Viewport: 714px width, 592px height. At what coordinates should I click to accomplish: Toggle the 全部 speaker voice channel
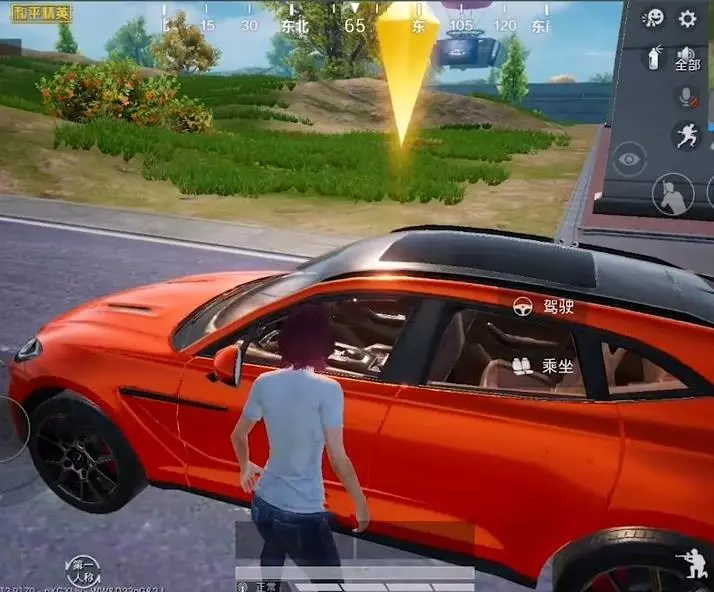687,58
